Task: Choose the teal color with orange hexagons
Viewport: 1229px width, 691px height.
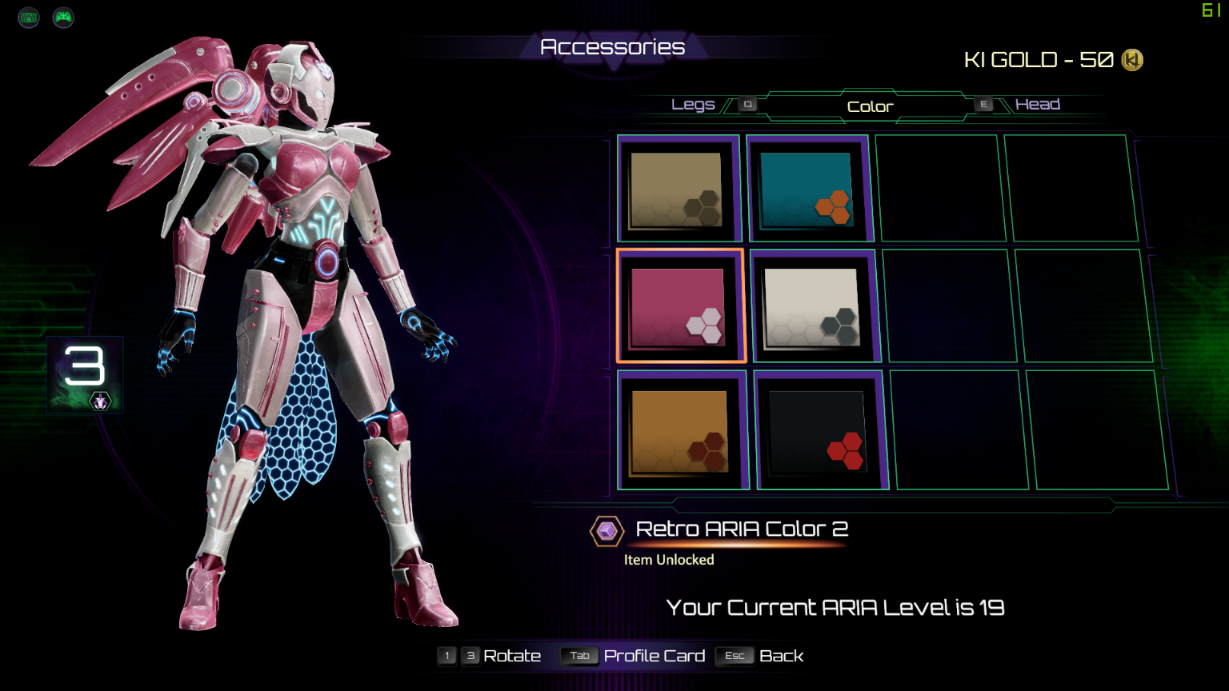Action: click(x=808, y=189)
